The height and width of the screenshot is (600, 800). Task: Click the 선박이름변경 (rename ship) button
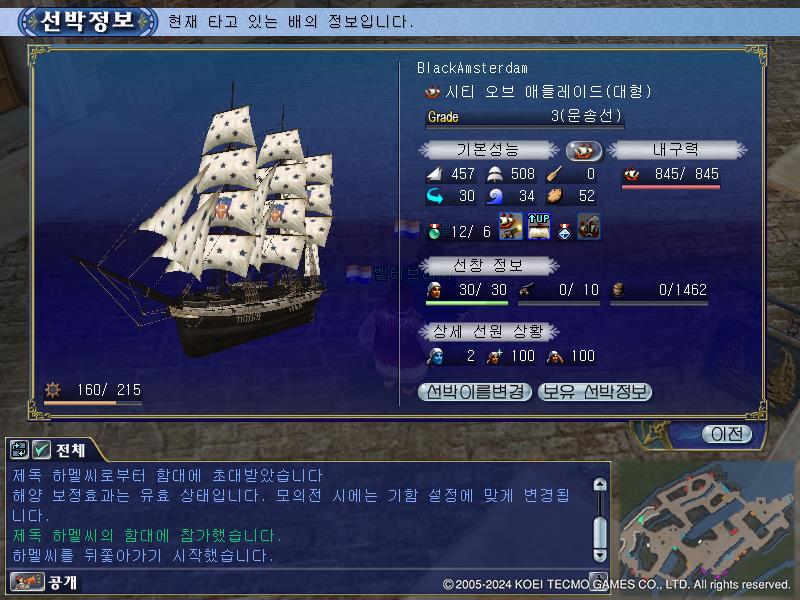tap(475, 392)
